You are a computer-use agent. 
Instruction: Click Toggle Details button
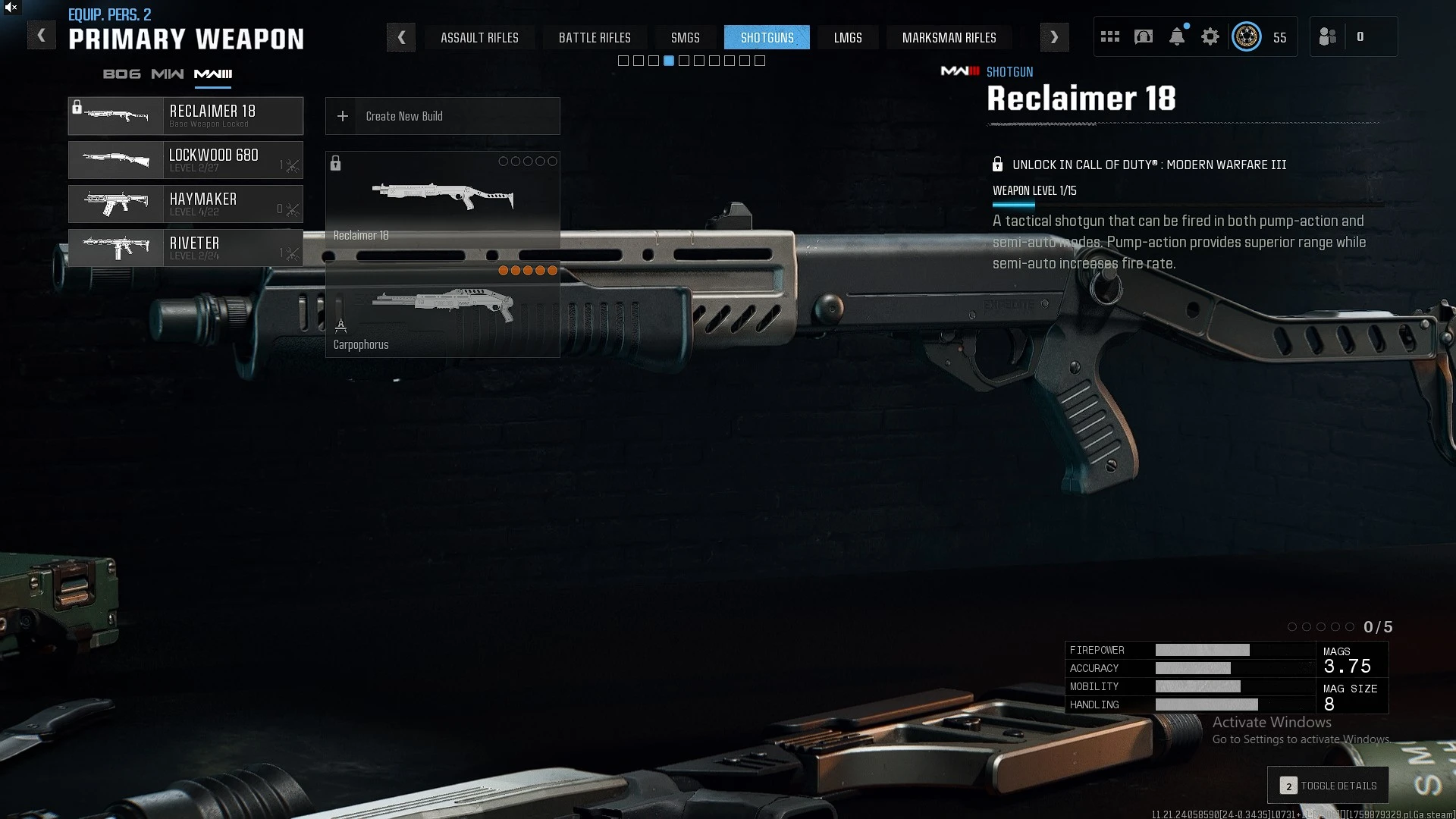click(1328, 786)
